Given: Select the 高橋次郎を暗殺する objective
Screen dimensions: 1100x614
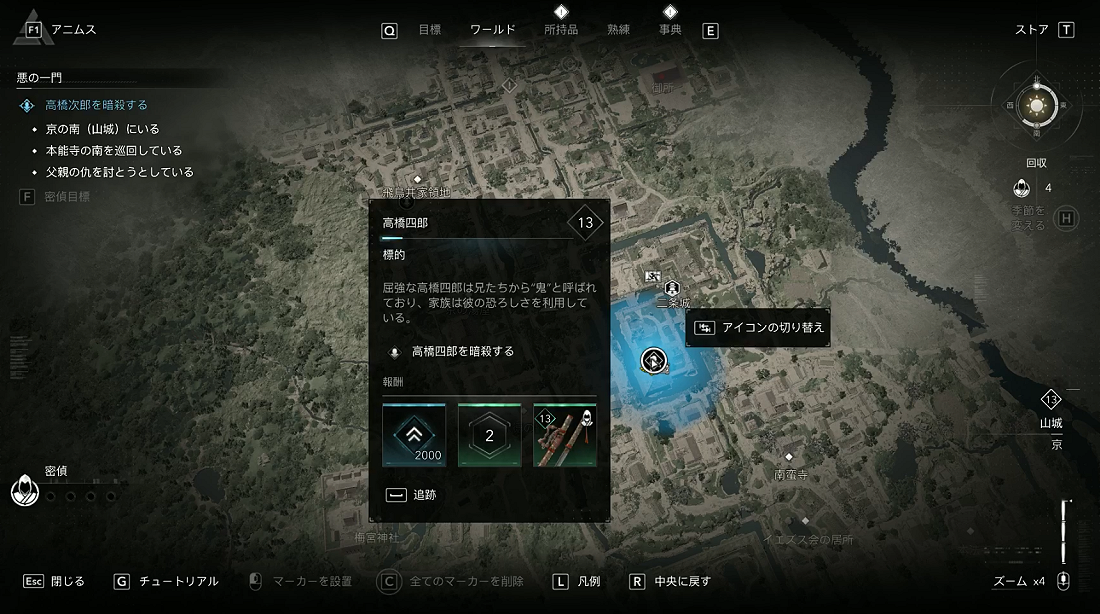Looking at the screenshot, I should tap(96, 105).
